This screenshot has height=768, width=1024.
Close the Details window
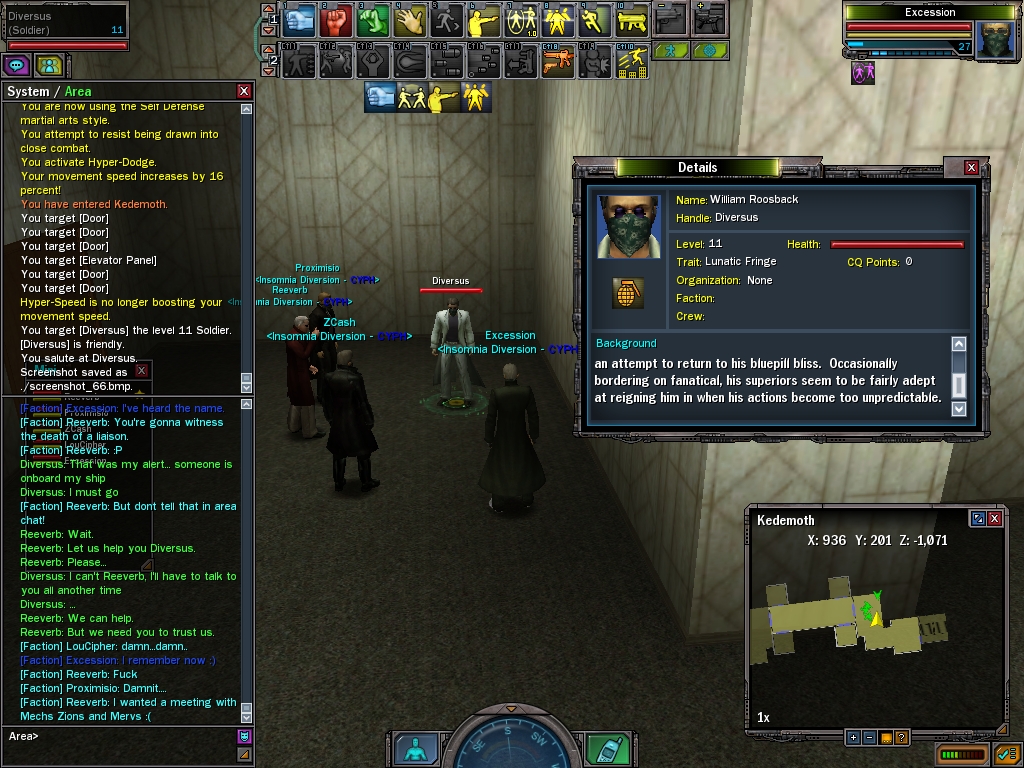coord(971,167)
